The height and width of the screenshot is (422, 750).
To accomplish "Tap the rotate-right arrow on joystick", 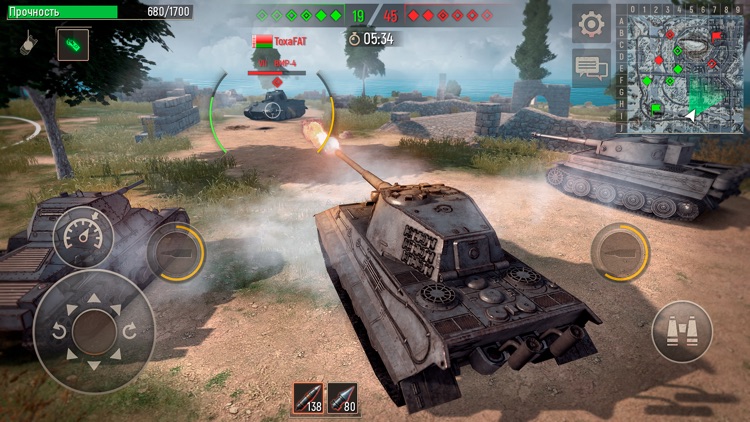I will (130, 331).
